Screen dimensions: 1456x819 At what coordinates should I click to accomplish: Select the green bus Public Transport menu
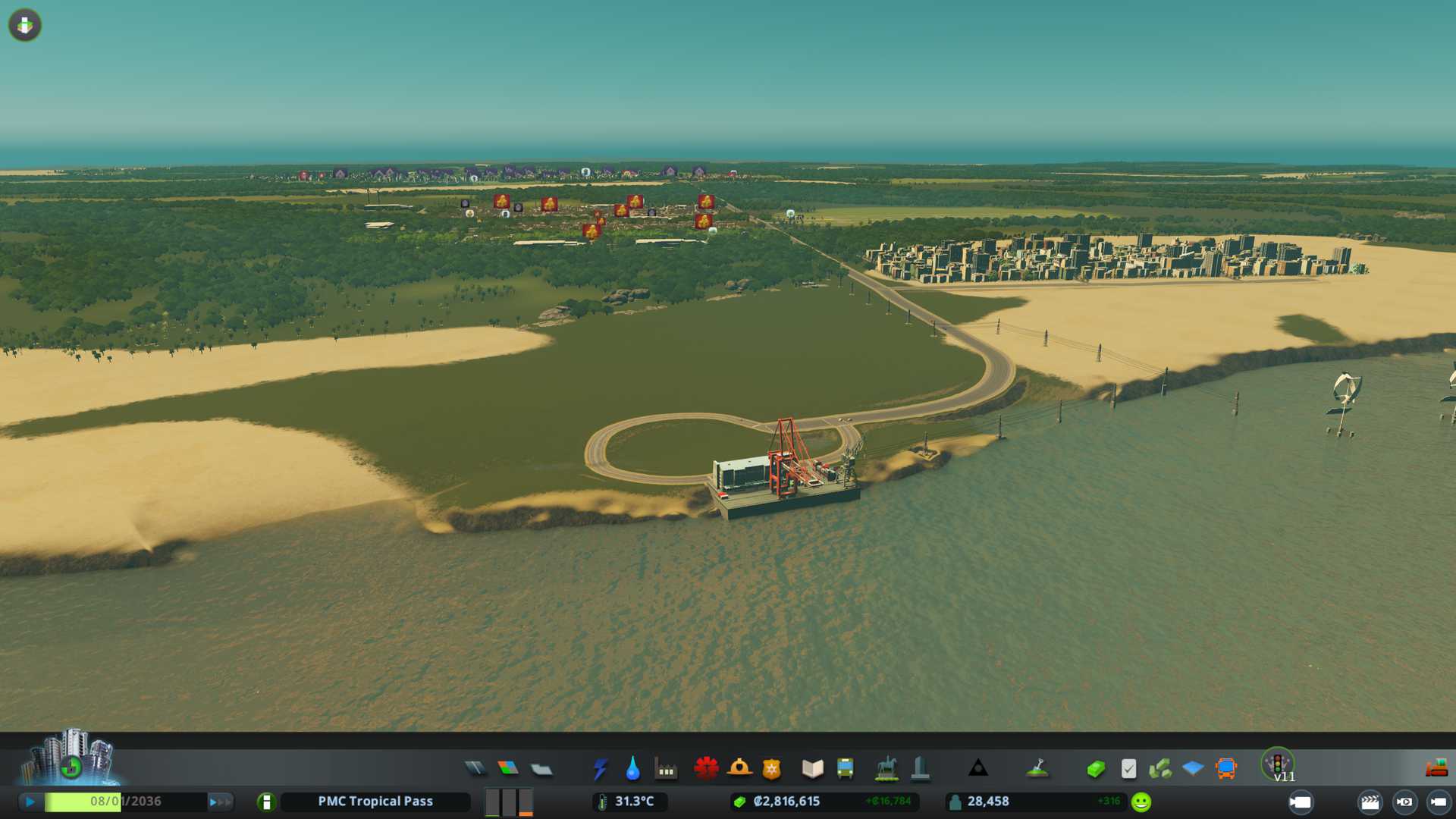(846, 769)
